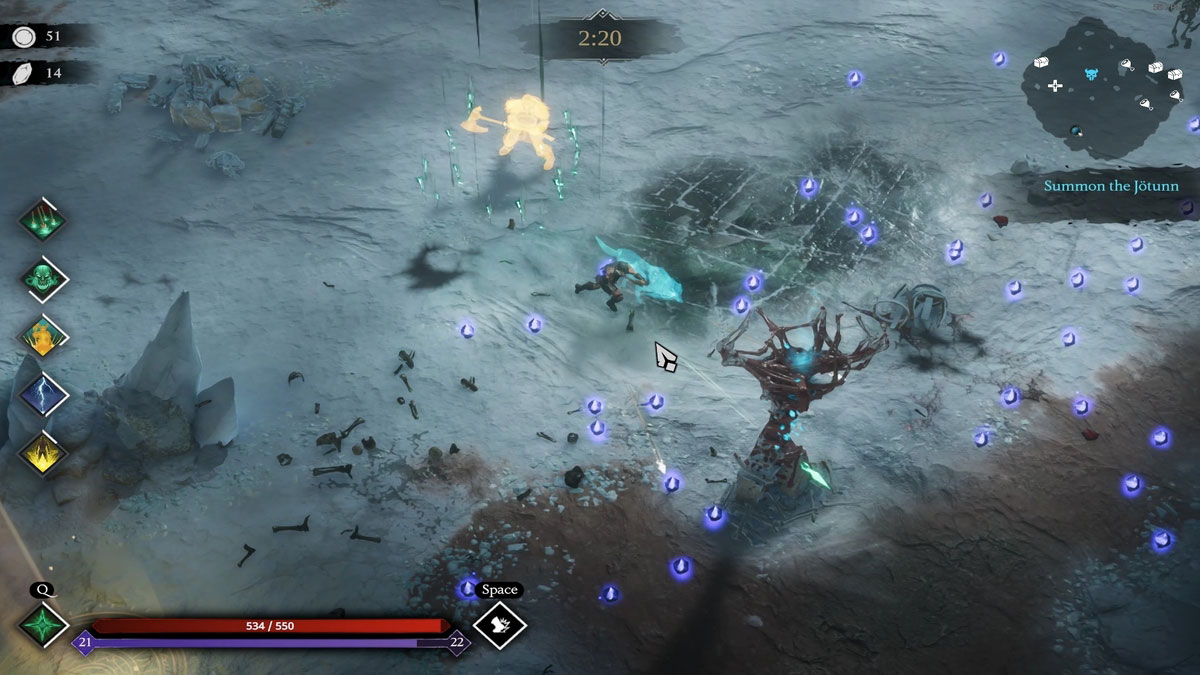Click the golden warrior summon ability icon

[x=43, y=336]
